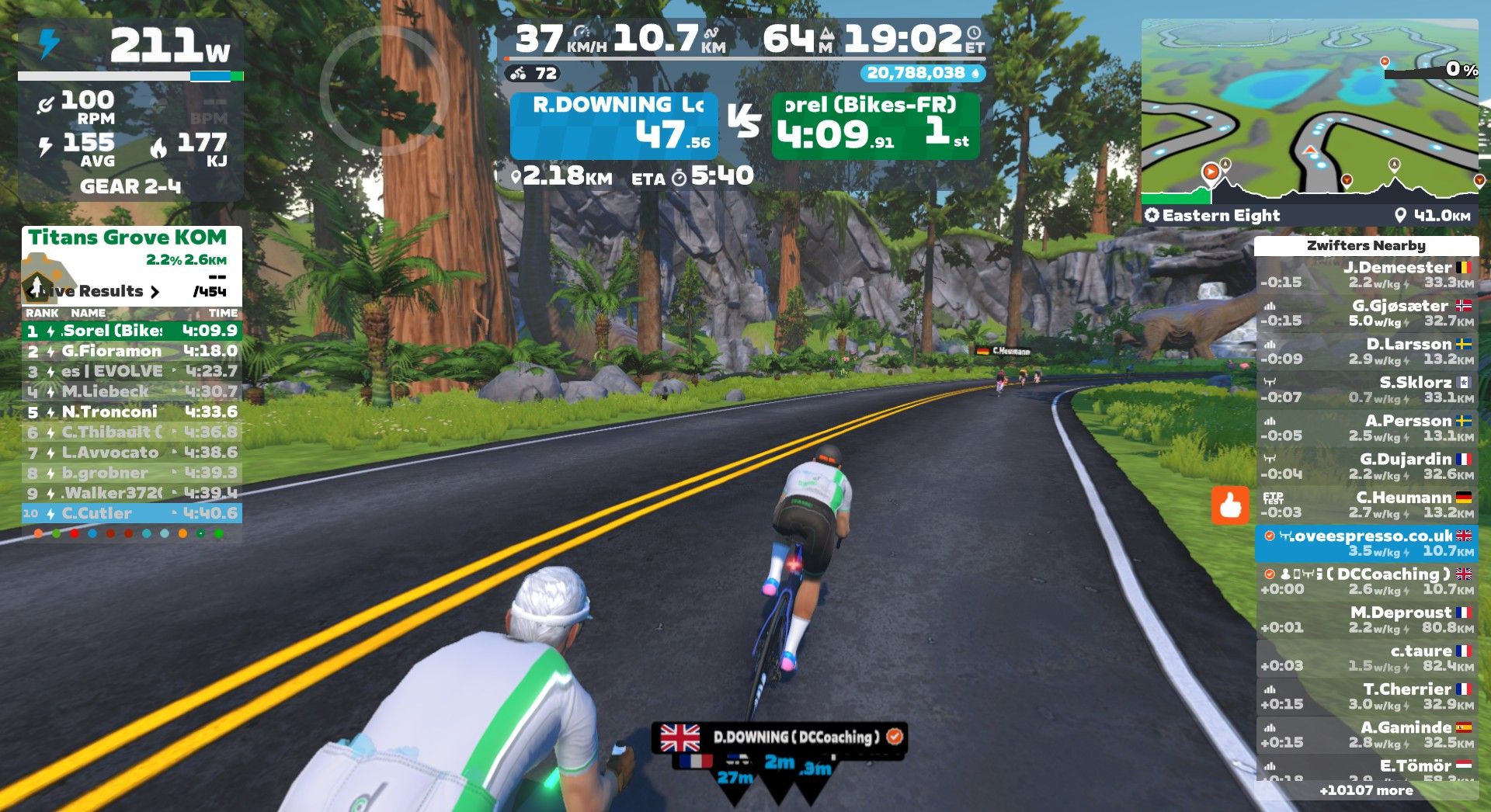Click the 211w power panel
Viewport: 1491px width, 812px height.
coord(130,47)
